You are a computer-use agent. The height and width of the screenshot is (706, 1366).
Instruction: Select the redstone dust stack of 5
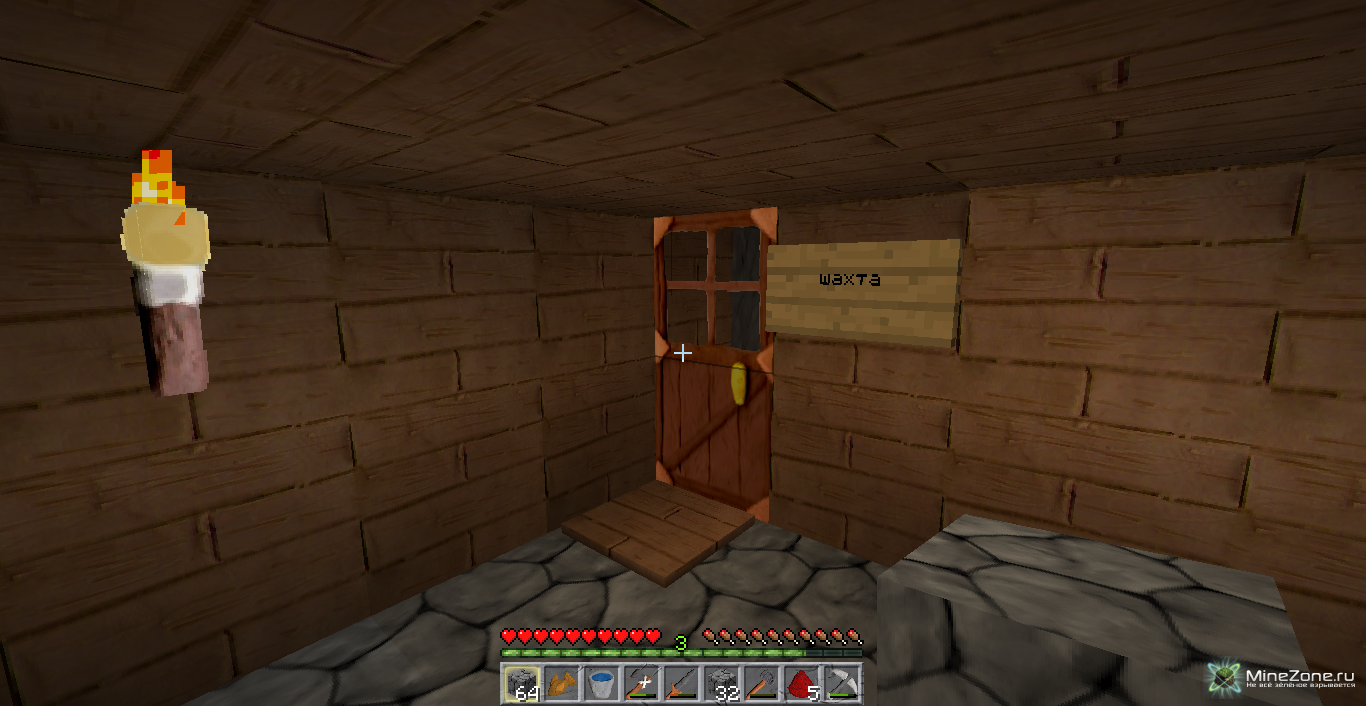click(x=801, y=684)
